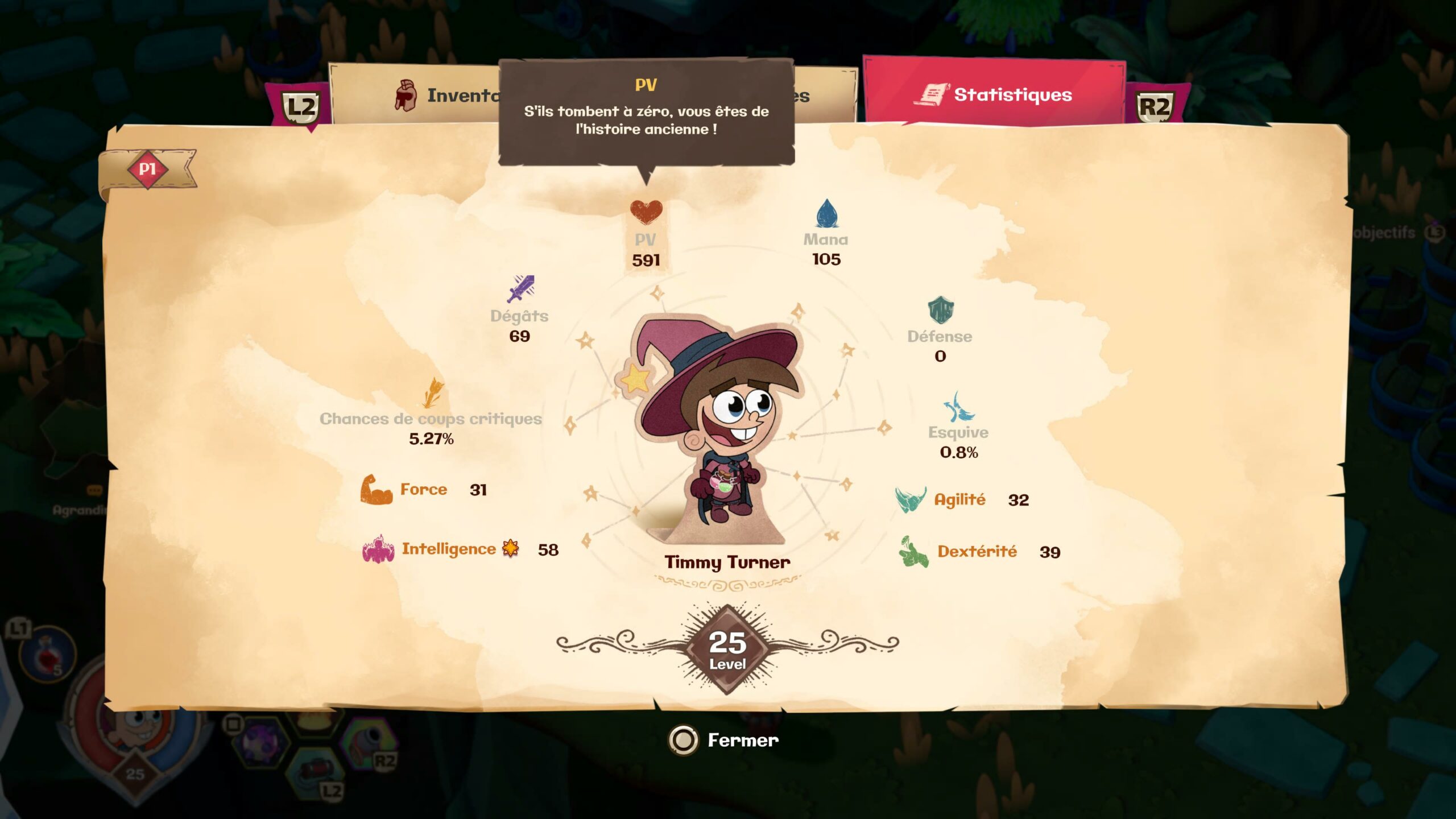Choose the Force attribute

coord(423,490)
